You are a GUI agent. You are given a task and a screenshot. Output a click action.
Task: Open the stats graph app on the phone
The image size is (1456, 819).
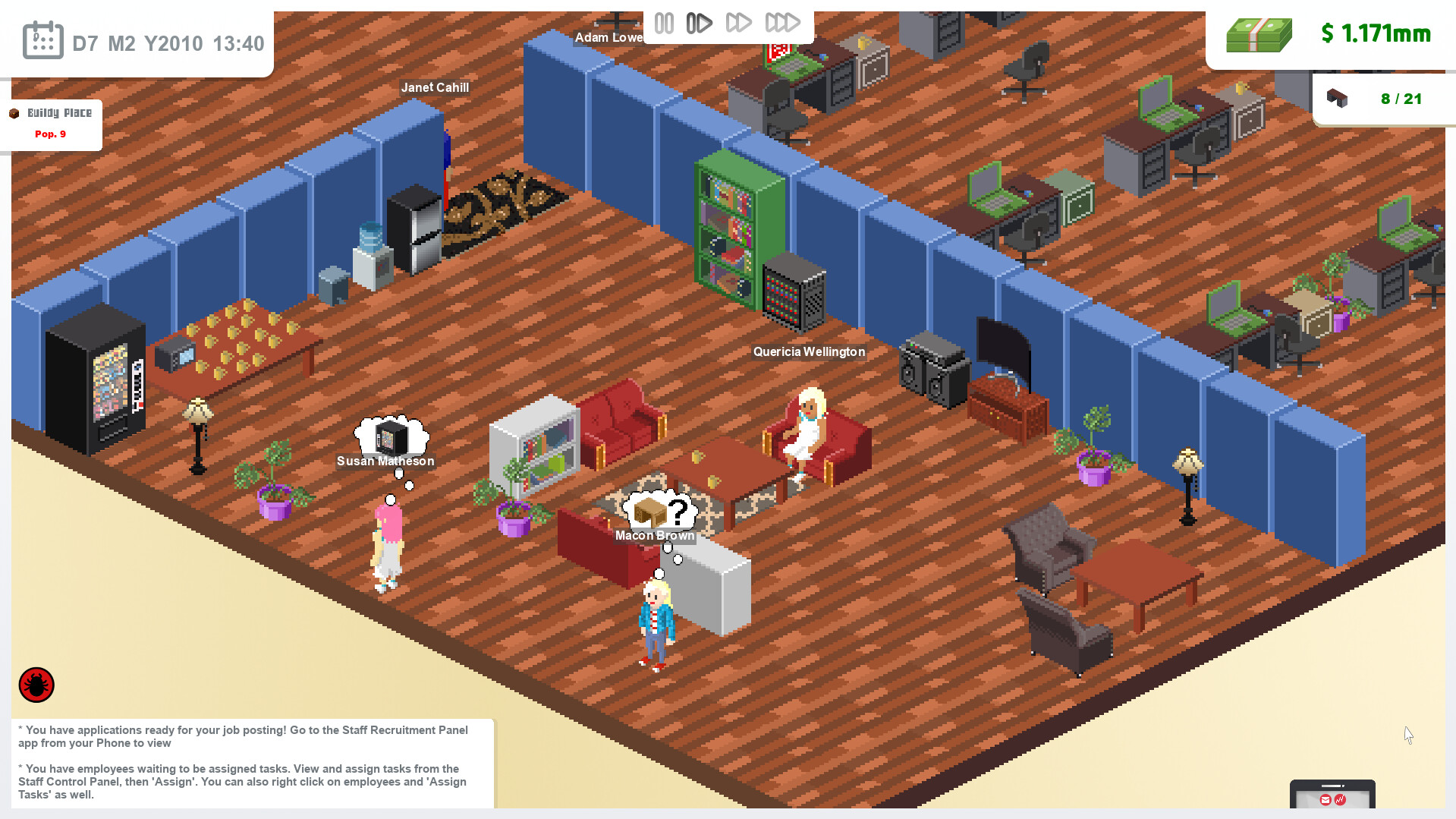[1340, 800]
